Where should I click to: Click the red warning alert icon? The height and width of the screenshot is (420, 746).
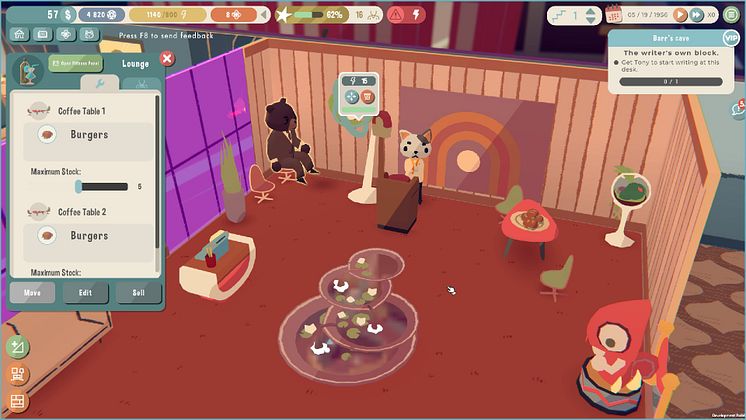395,15
